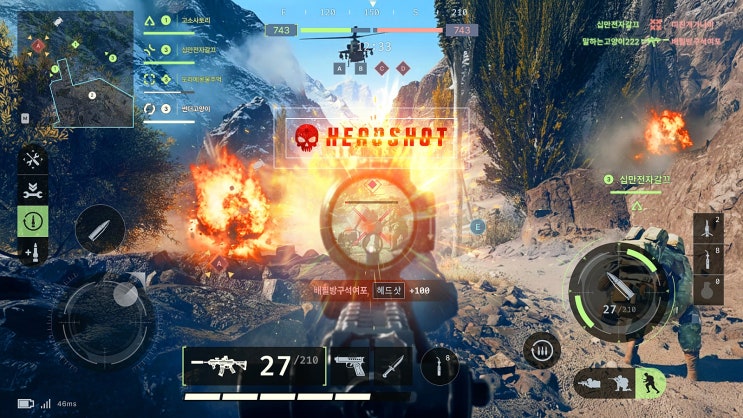Select the grenade slot showing 0

pos(708,290)
